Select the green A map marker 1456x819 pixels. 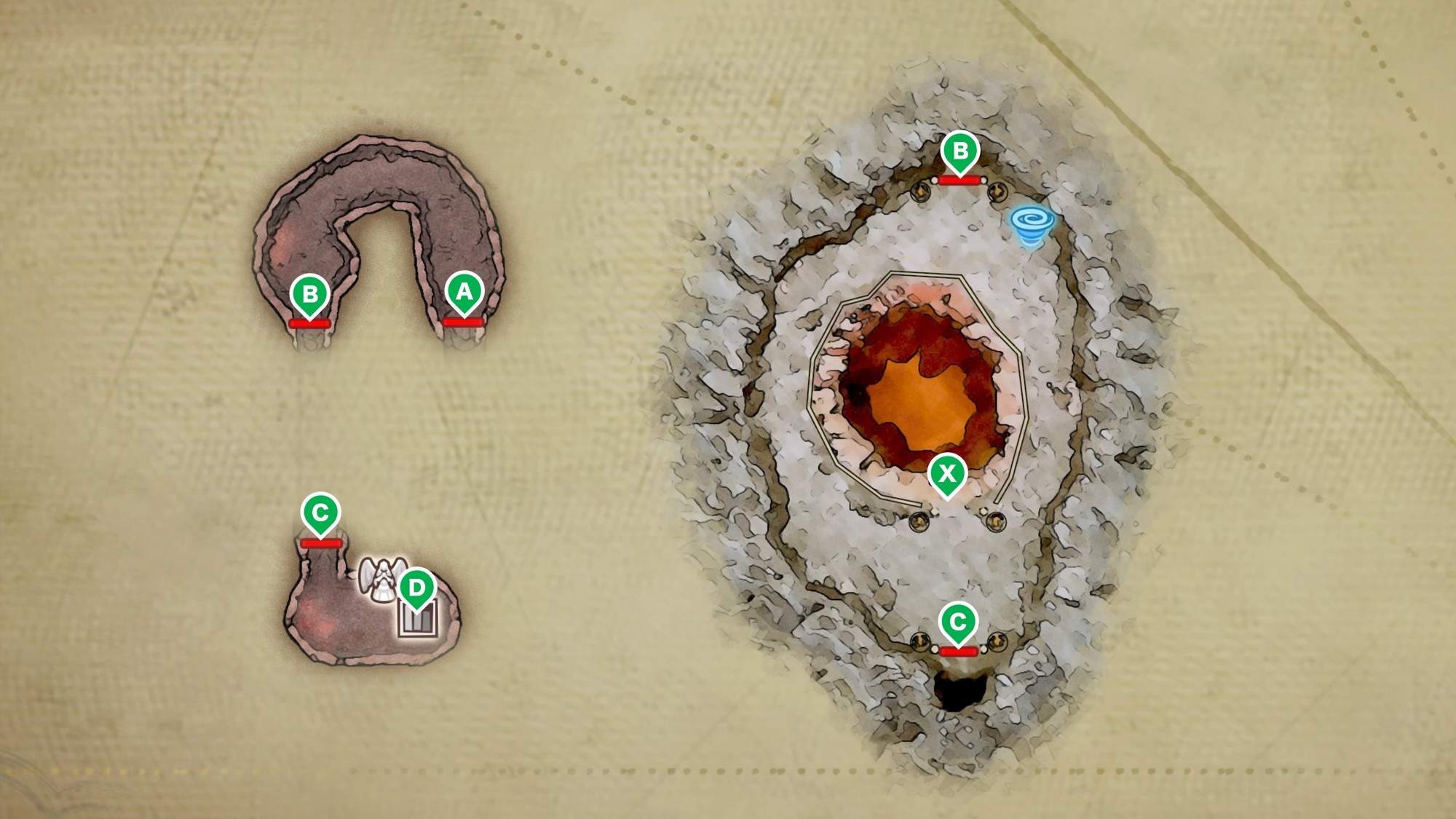click(464, 292)
